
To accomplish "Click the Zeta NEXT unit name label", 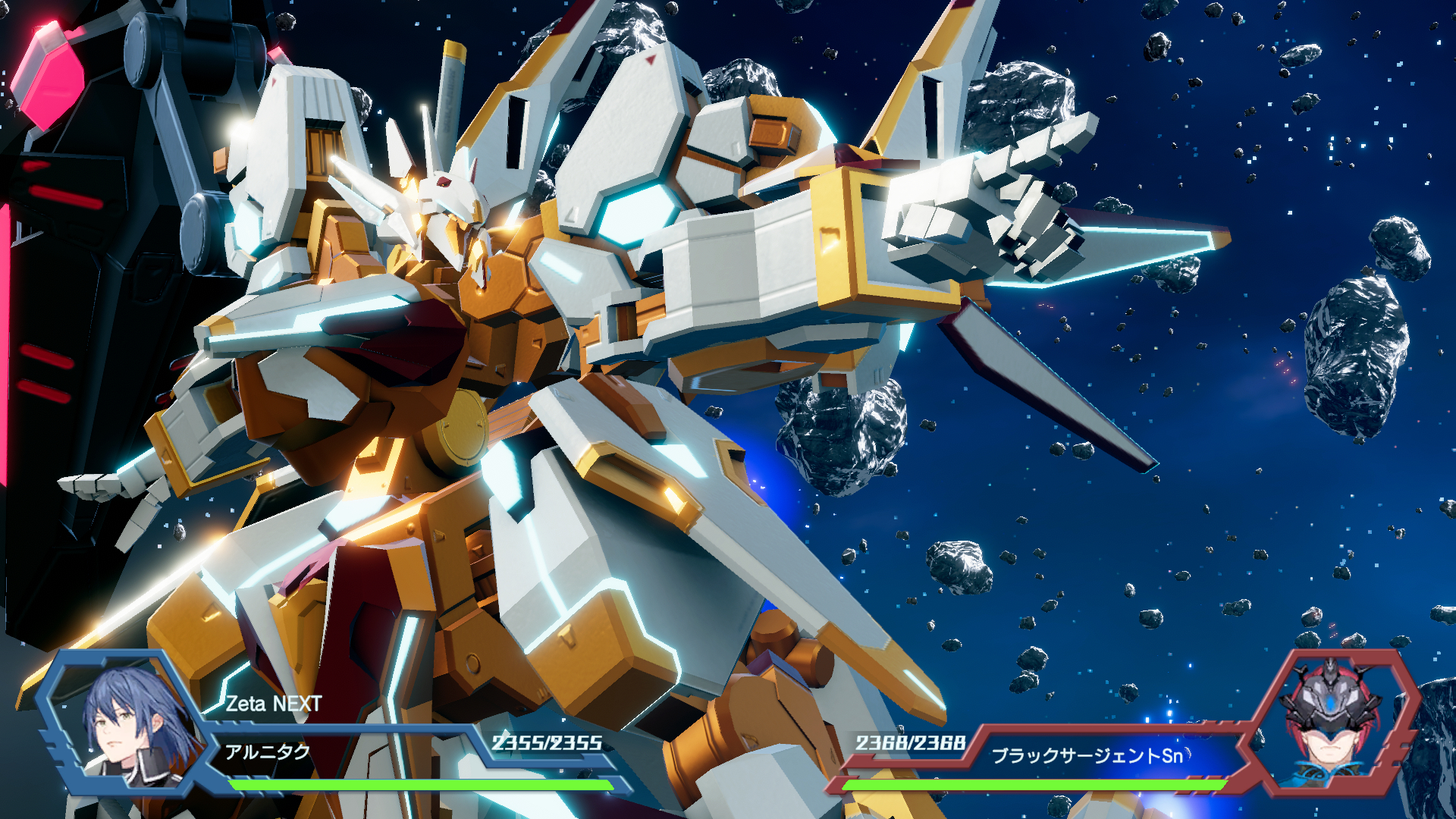I will point(274,704).
